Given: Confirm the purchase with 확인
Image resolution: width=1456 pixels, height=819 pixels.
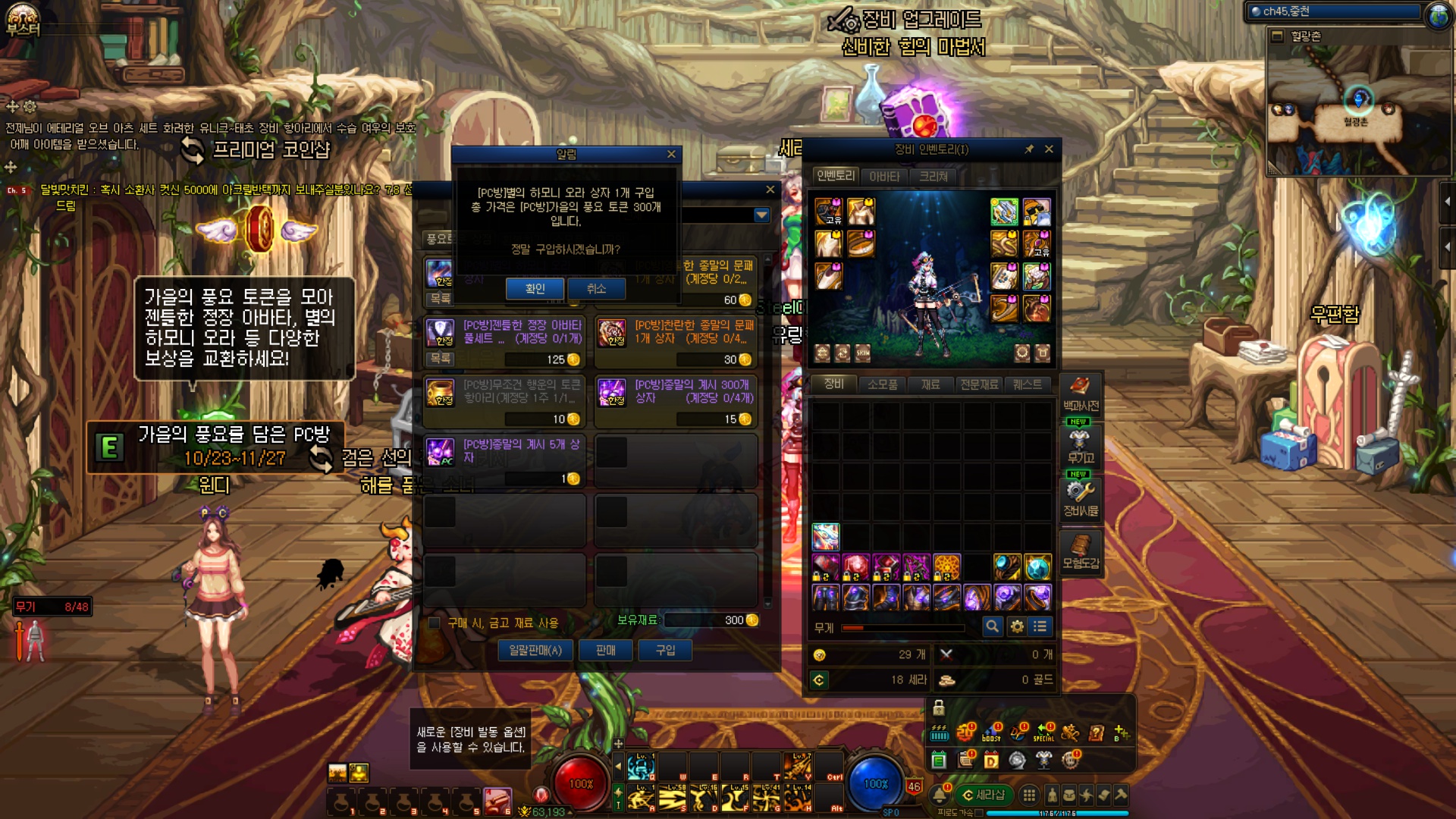Looking at the screenshot, I should pyautogui.click(x=535, y=289).
